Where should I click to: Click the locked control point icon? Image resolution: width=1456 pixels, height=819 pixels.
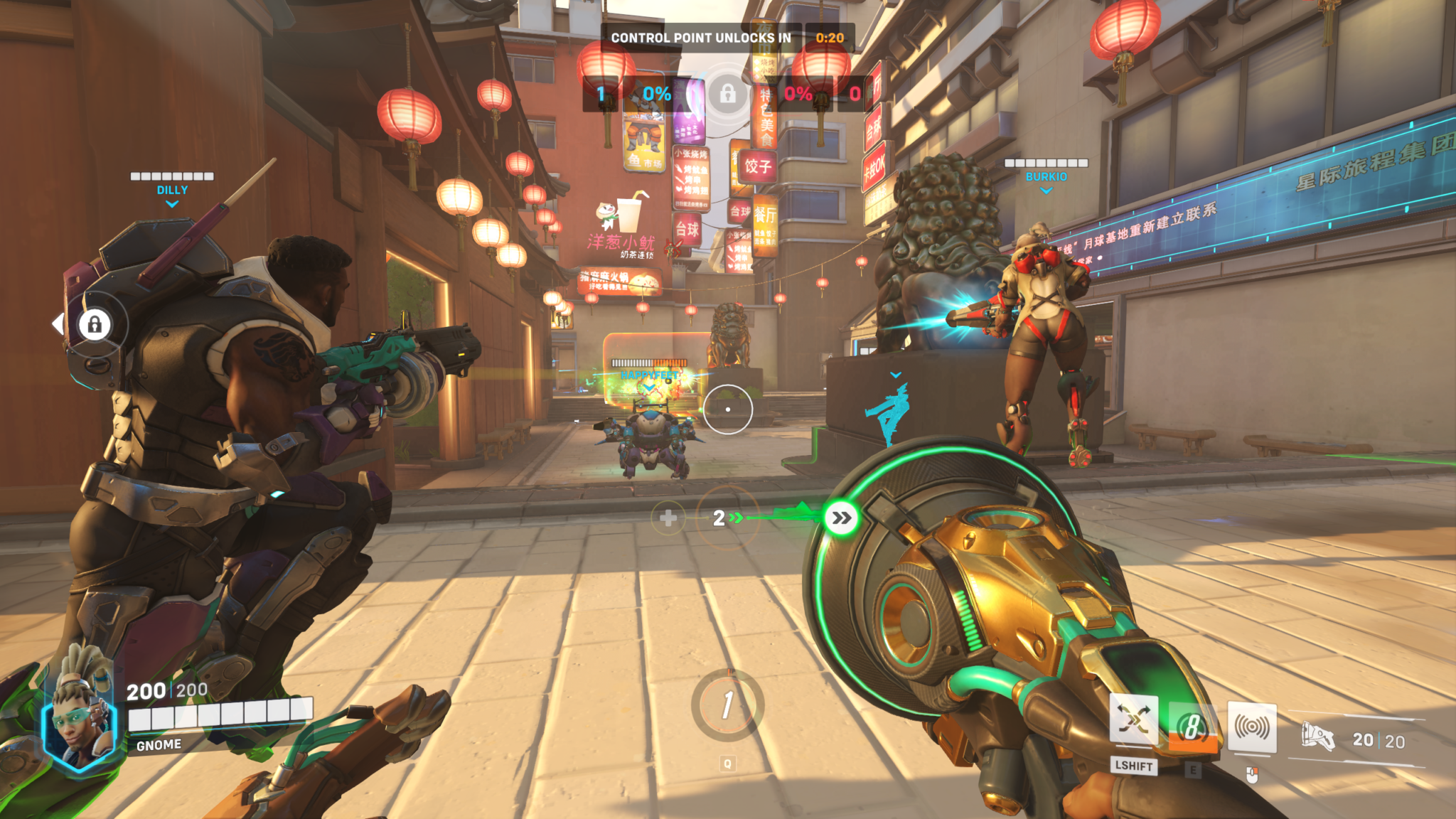(x=727, y=94)
